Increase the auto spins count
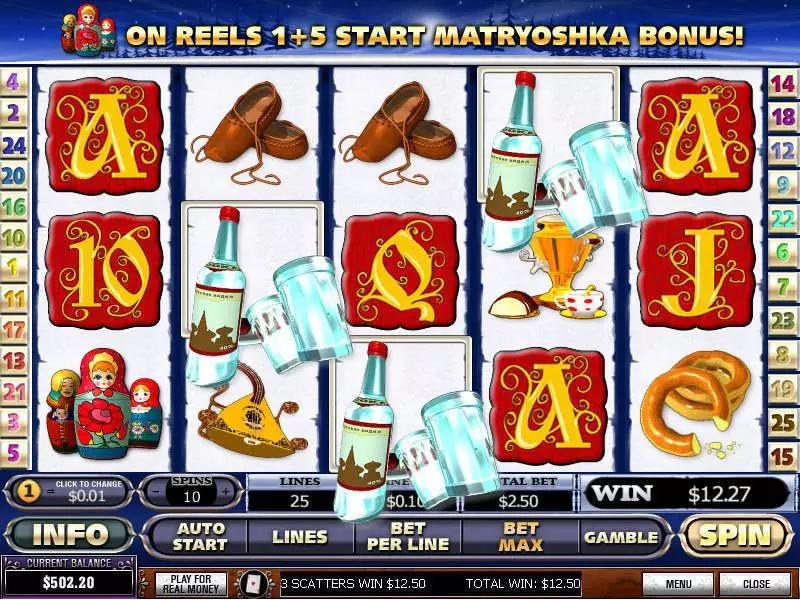The height and width of the screenshot is (600, 800). point(227,492)
